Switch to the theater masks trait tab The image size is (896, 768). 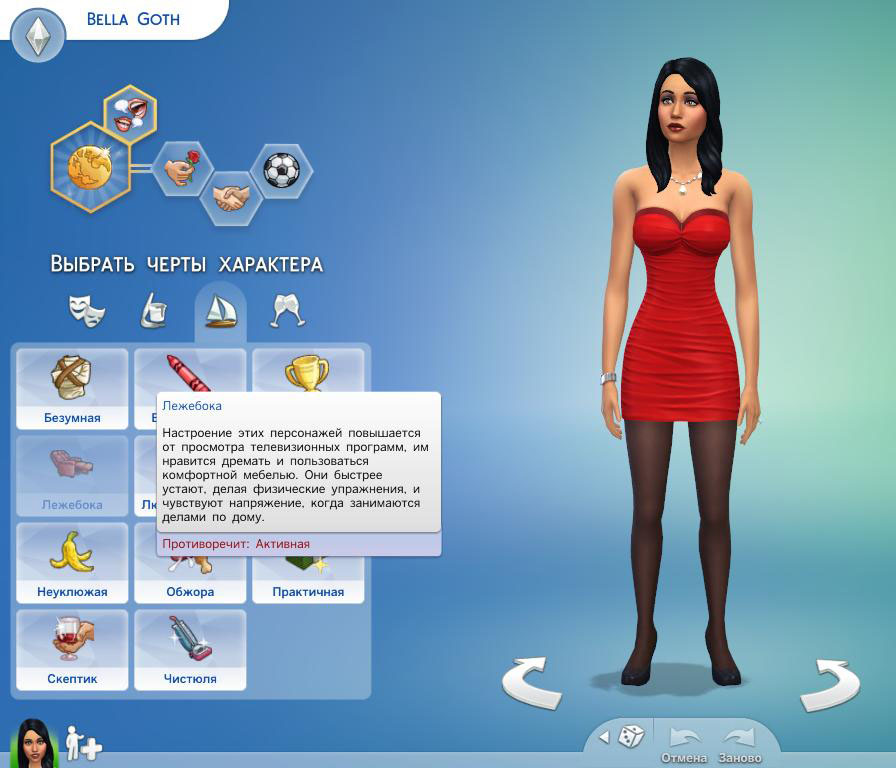tap(87, 310)
